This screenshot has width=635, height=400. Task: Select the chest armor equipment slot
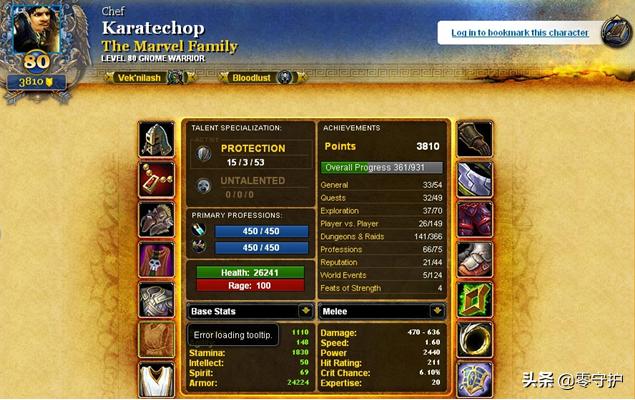(157, 299)
